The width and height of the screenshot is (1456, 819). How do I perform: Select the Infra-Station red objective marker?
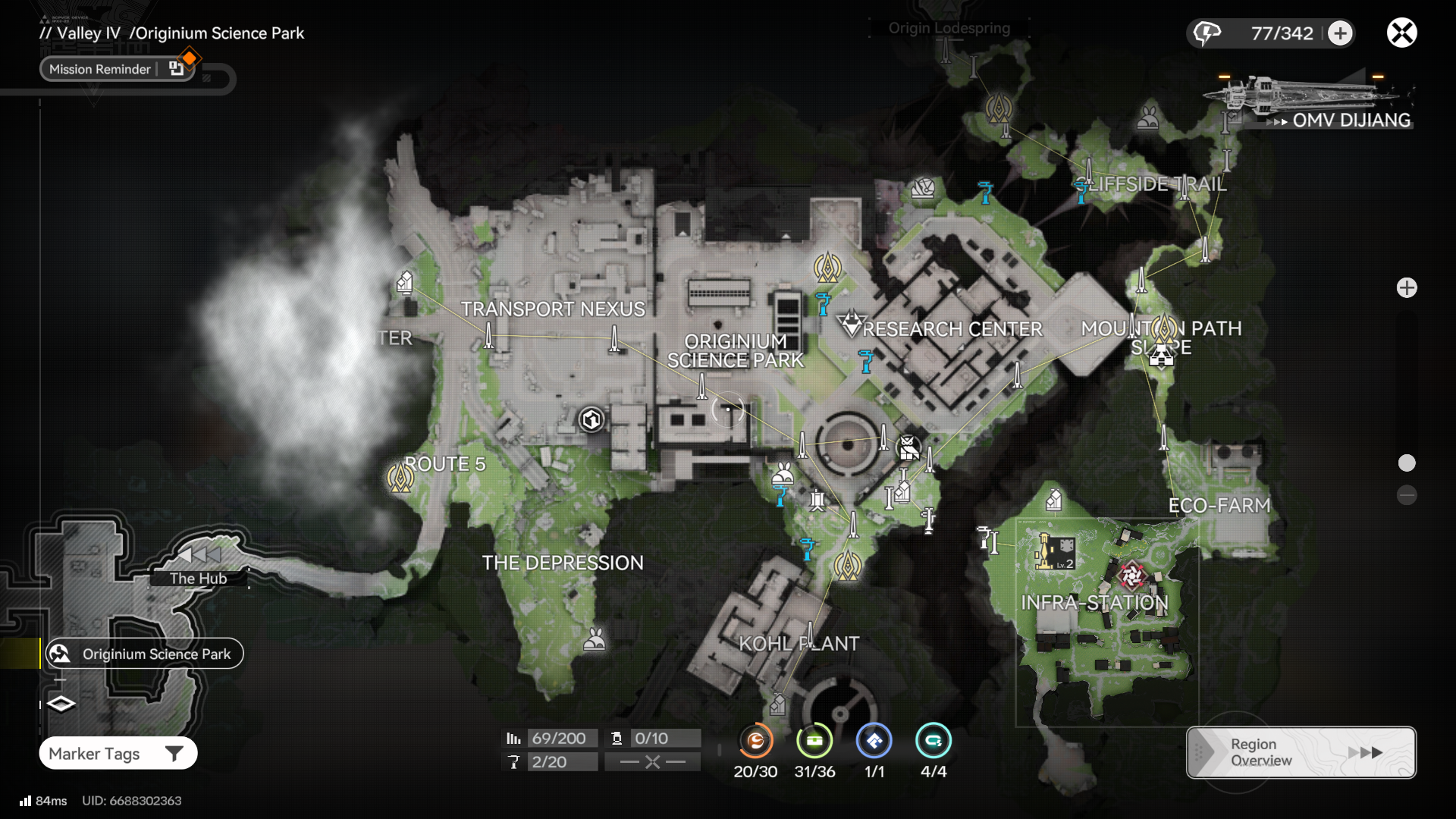(1131, 576)
